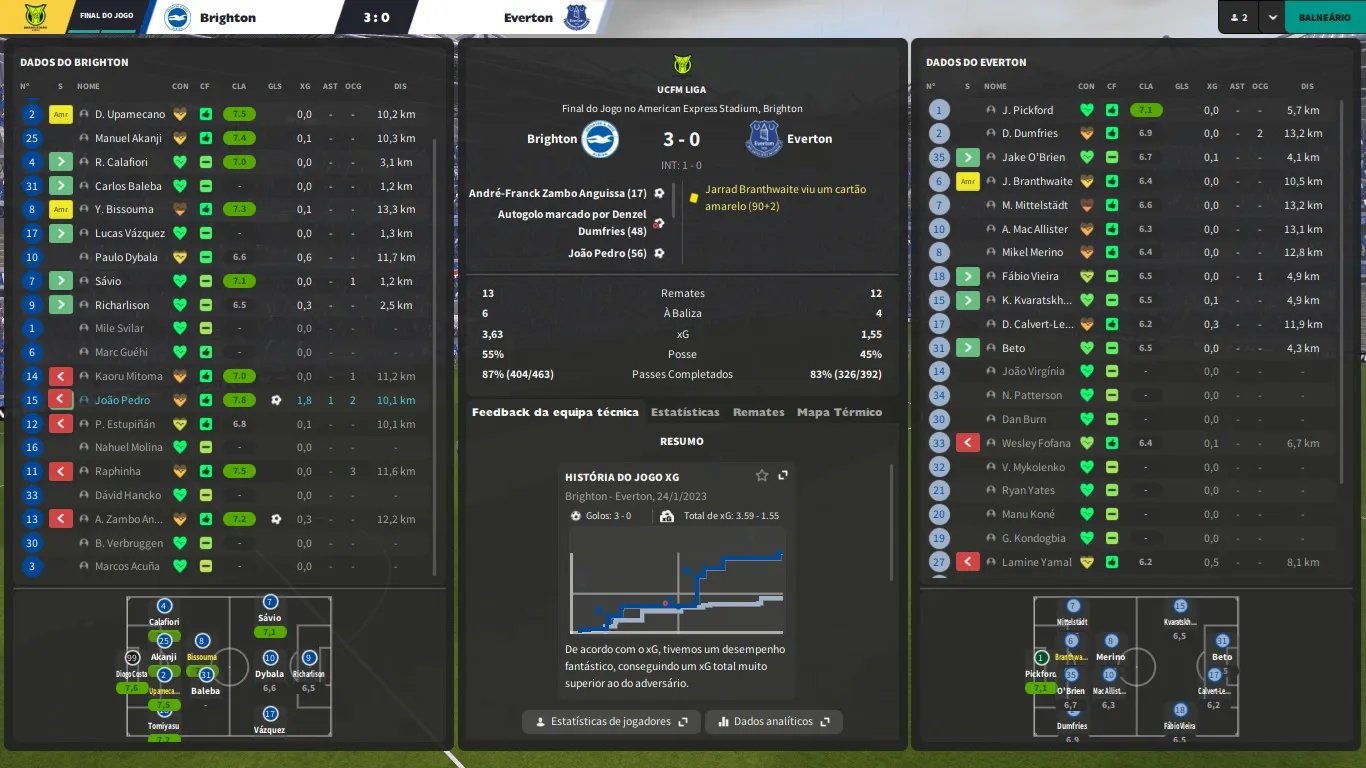This screenshot has width=1366, height=768.
Task: Open the Brighton team name in the header
Action: tap(227, 18)
